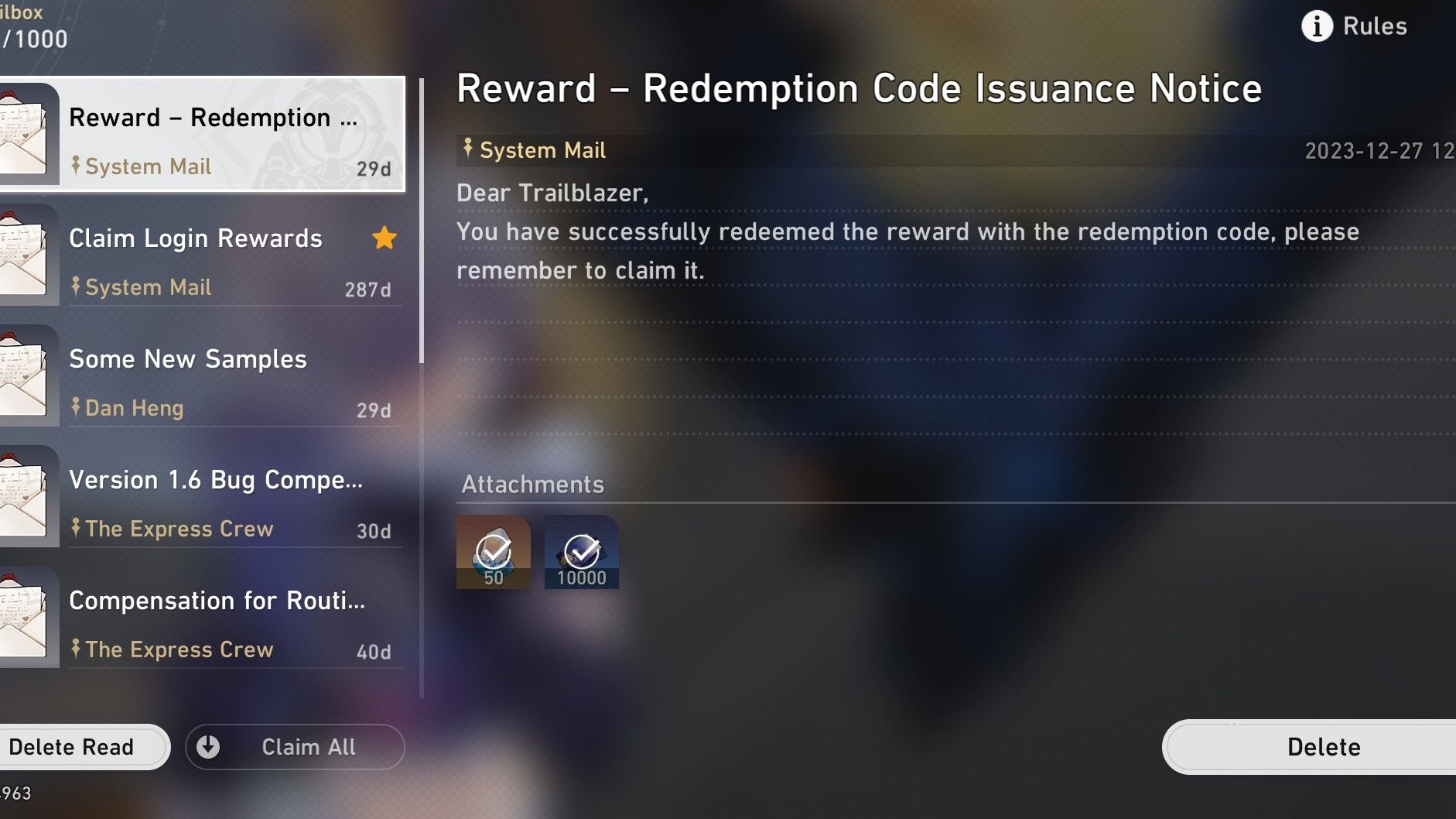The height and width of the screenshot is (819, 1456).
Task: Expand the Version 1.6 Bug Compe... title
Action: pos(216,480)
